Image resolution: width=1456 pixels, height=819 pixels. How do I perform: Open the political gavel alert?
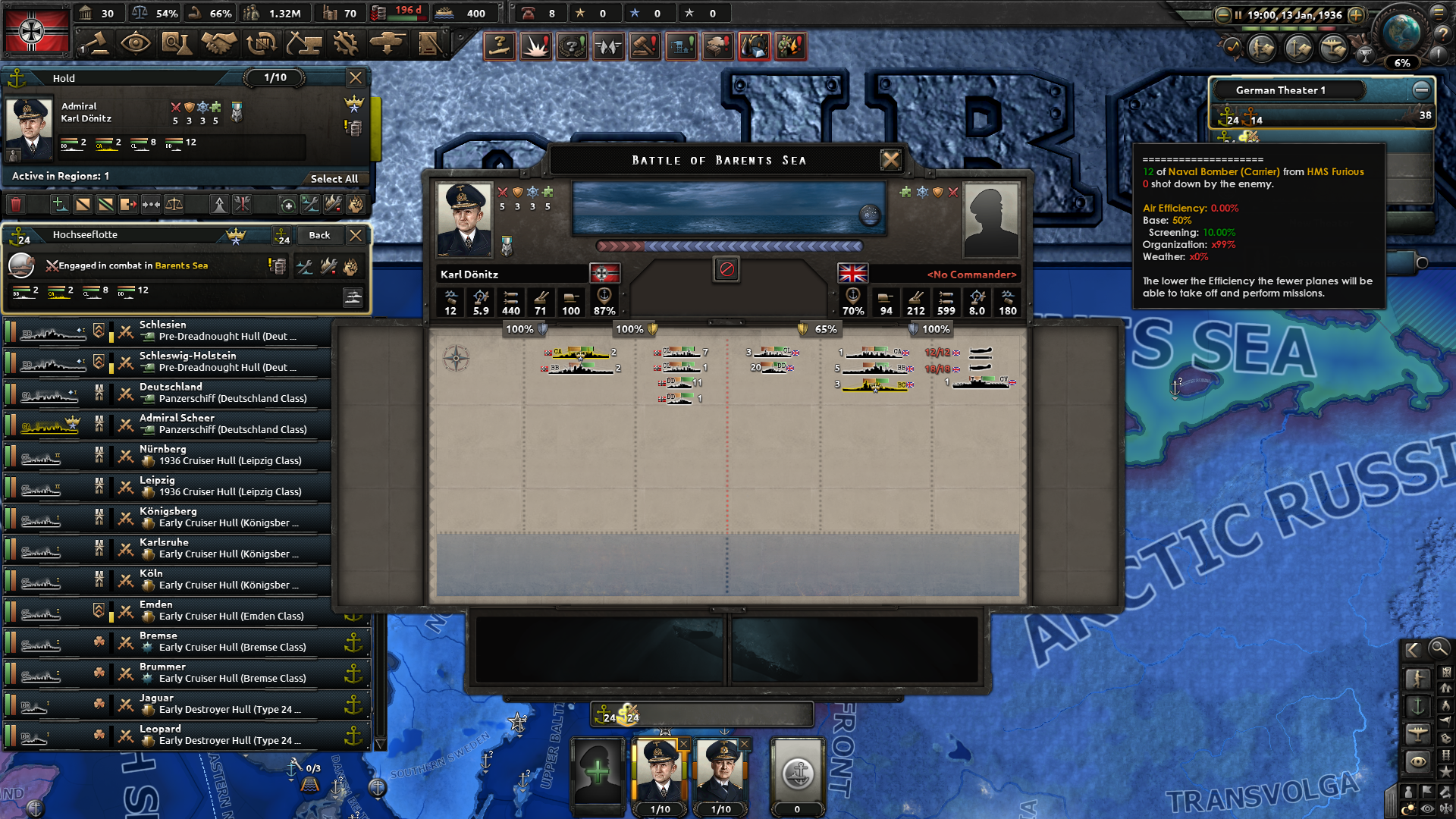(x=644, y=45)
